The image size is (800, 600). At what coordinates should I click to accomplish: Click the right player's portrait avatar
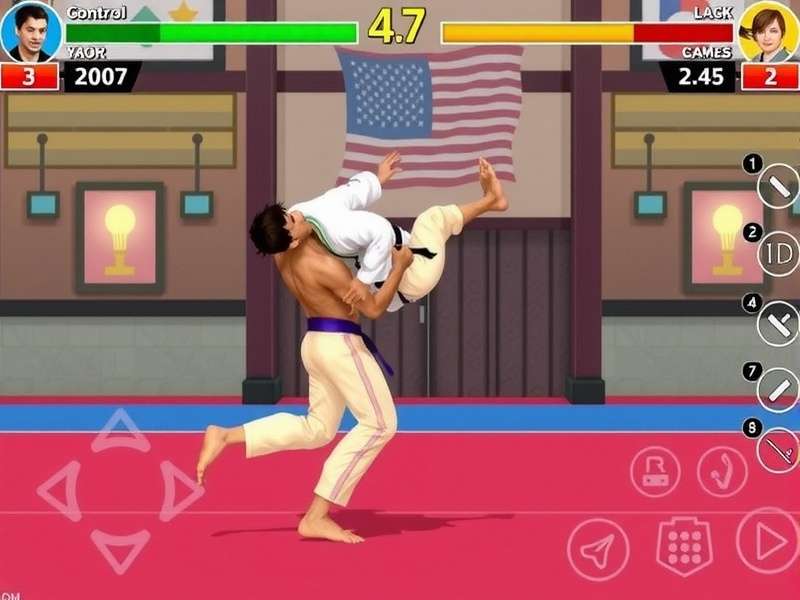[768, 32]
